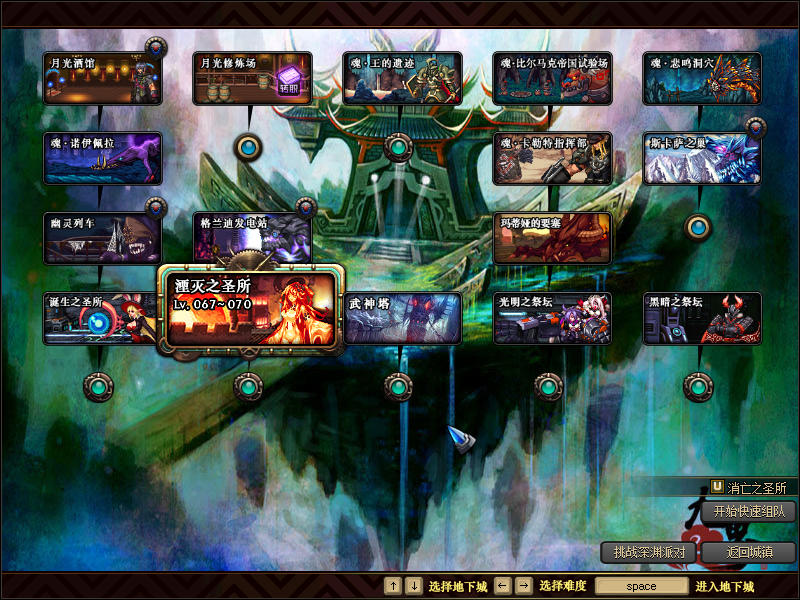This screenshot has height=600, width=800.
Task: Select the 玛蒂娅的要塞 dungeon
Action: point(552,238)
